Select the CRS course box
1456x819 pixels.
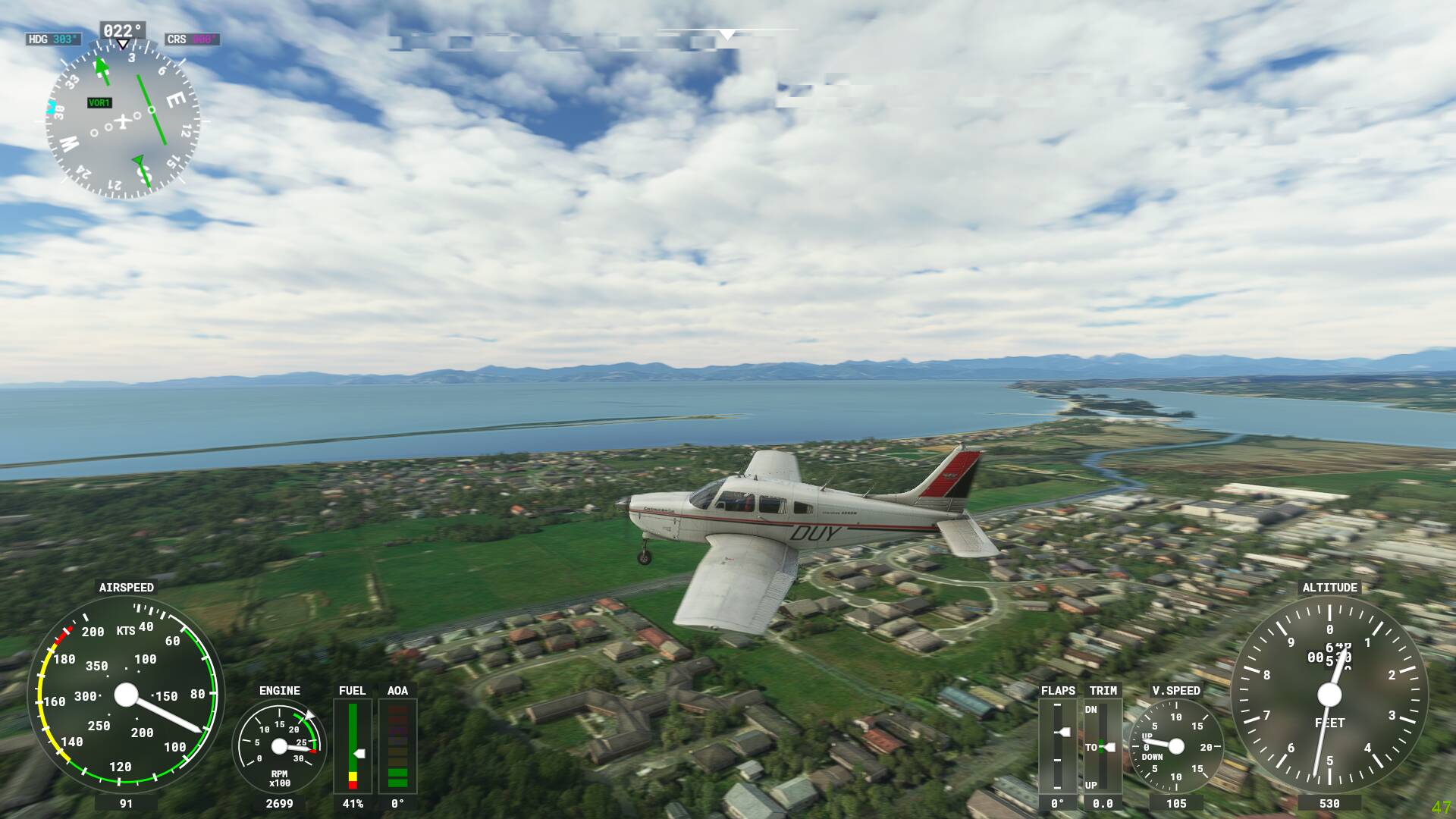(192, 39)
